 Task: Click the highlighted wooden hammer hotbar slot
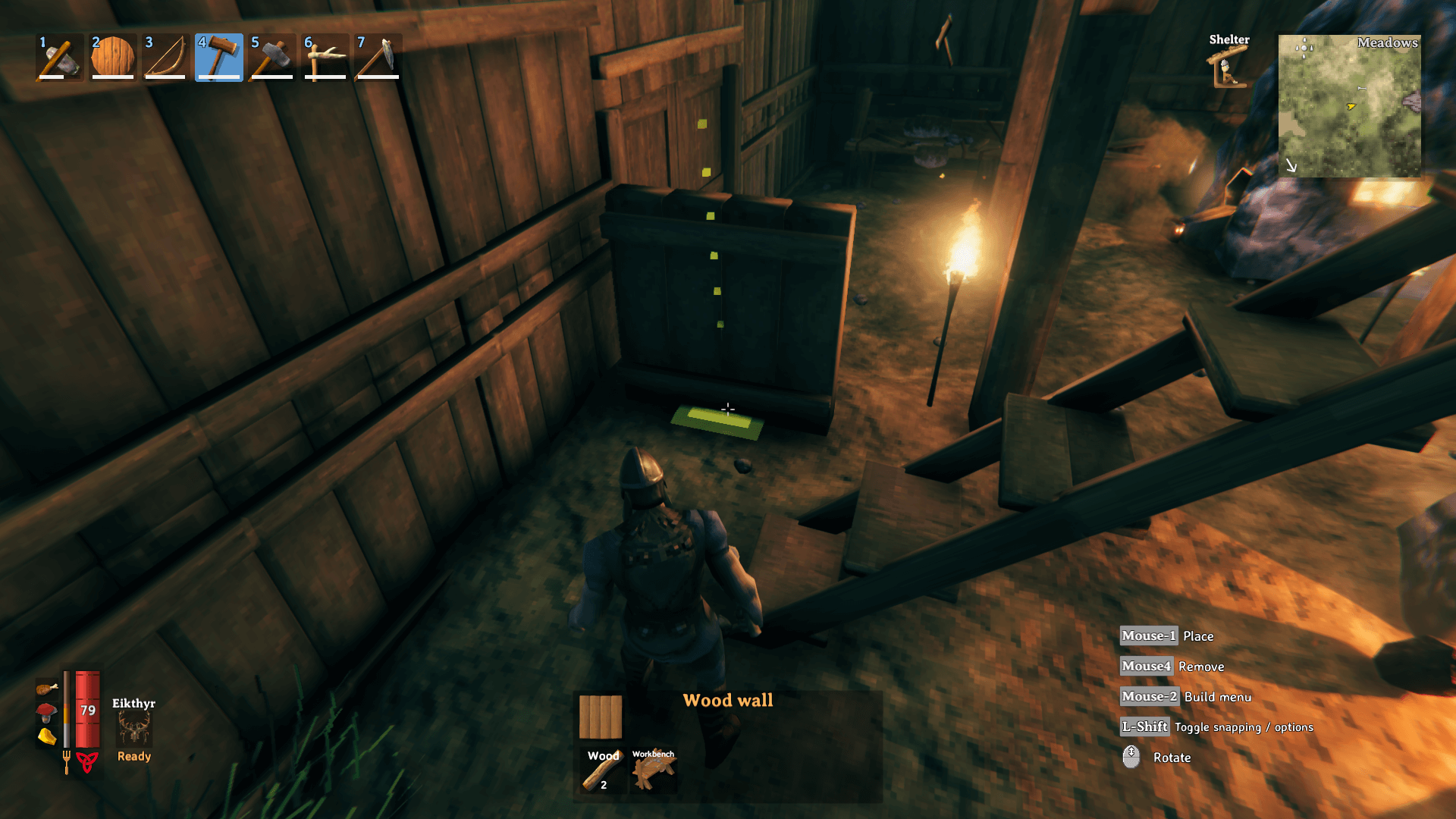click(219, 58)
